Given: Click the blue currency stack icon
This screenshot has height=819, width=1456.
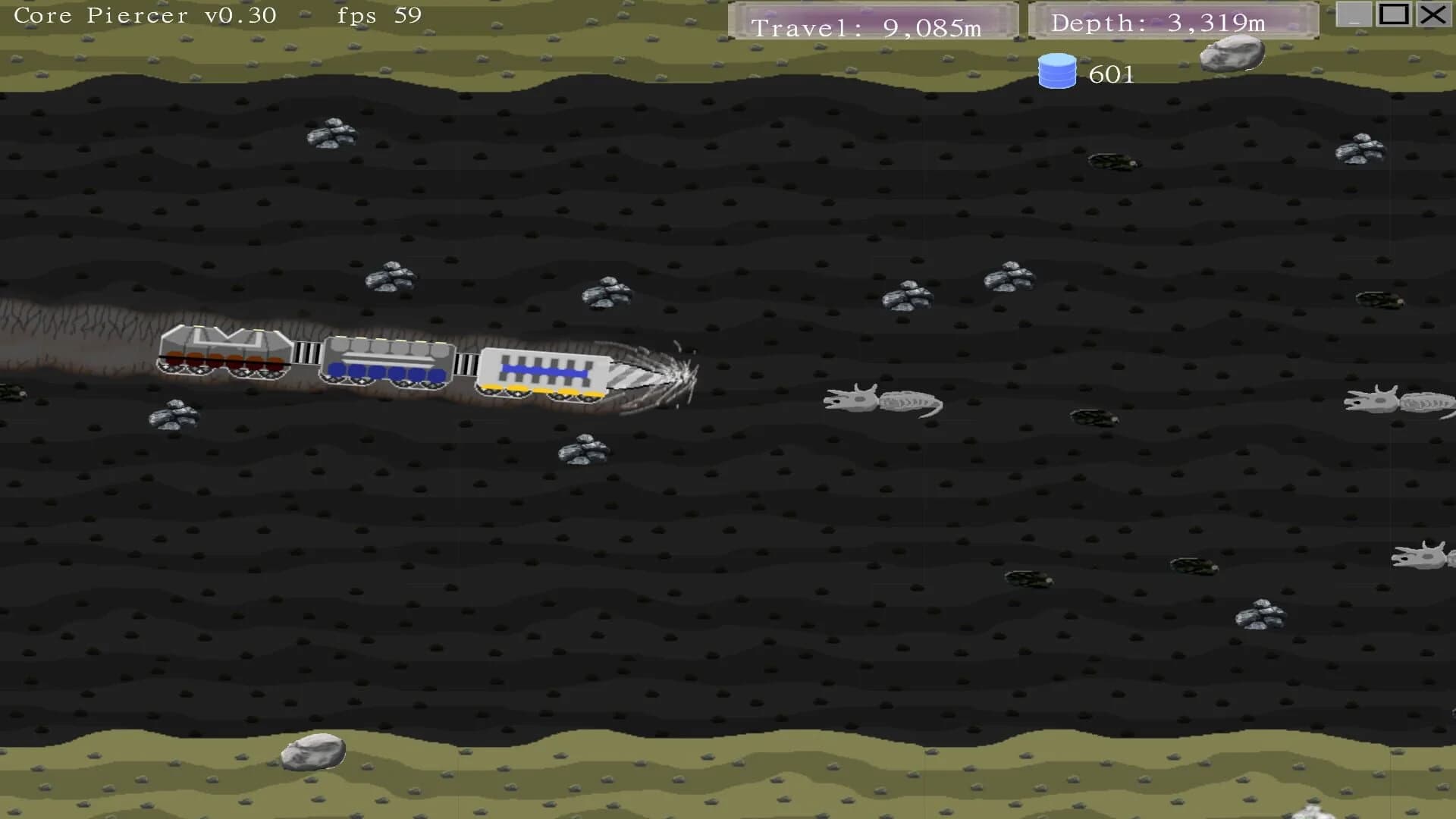Looking at the screenshot, I should coord(1059,72).
